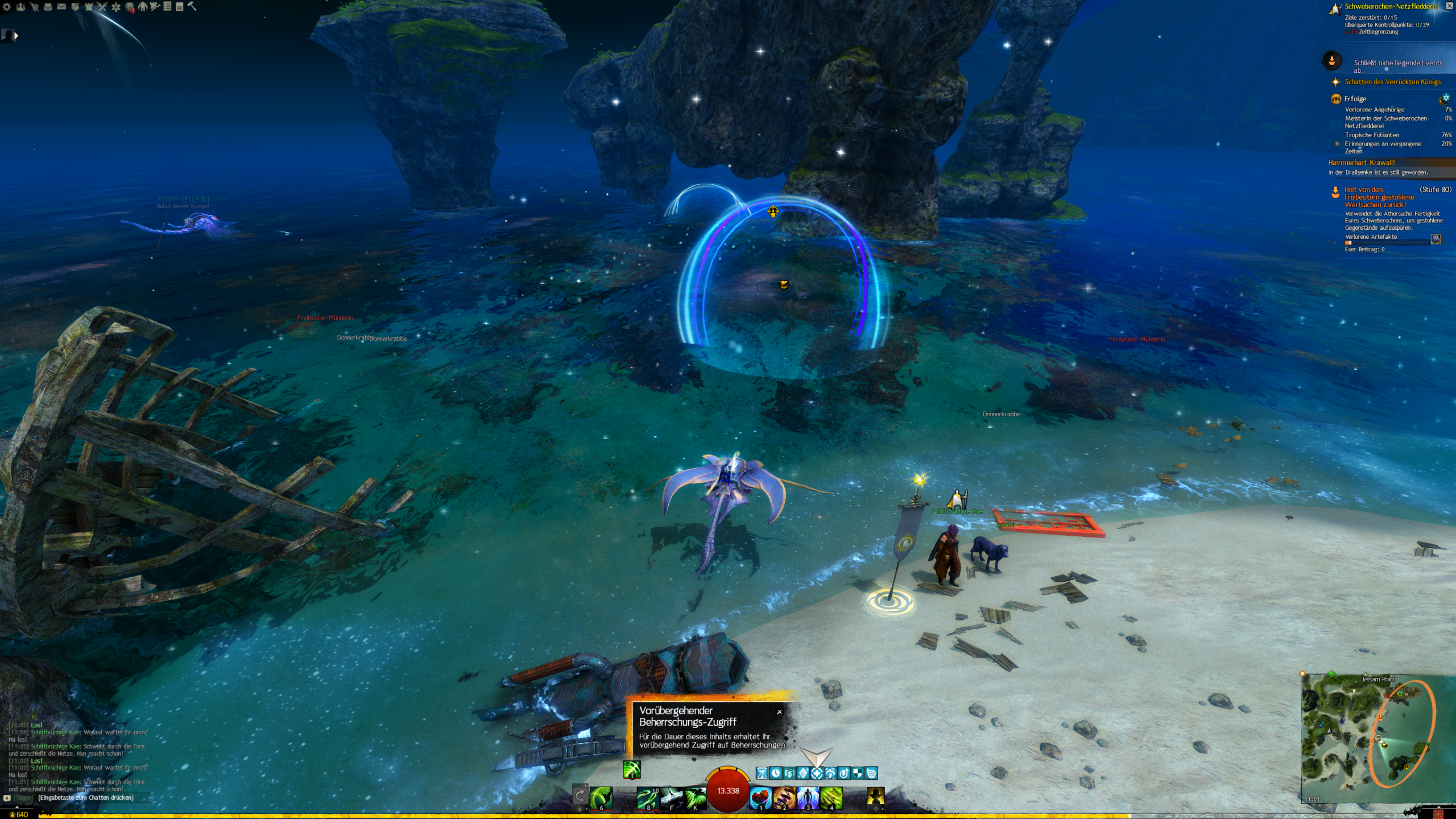1456x819 pixels.
Task: Click the hammer icon in top toolbar
Action: click(192, 6)
